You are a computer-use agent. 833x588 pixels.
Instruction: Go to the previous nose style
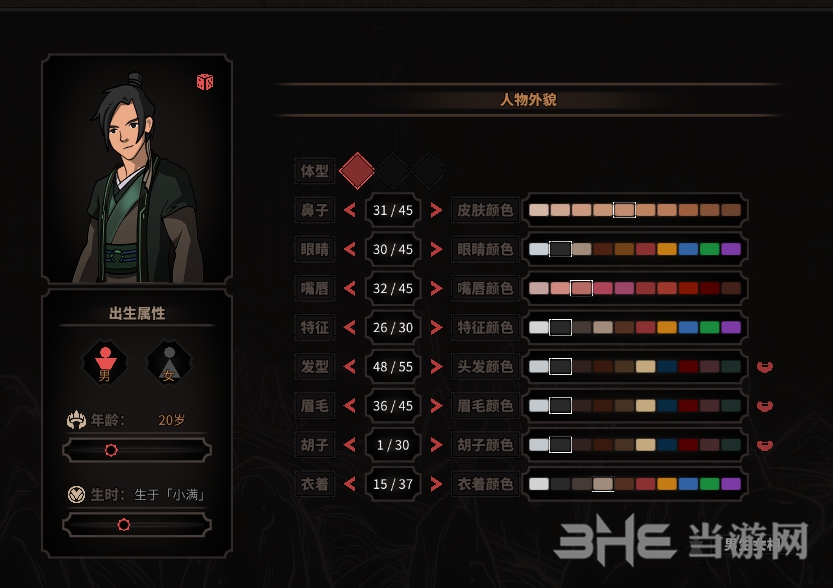coord(350,210)
